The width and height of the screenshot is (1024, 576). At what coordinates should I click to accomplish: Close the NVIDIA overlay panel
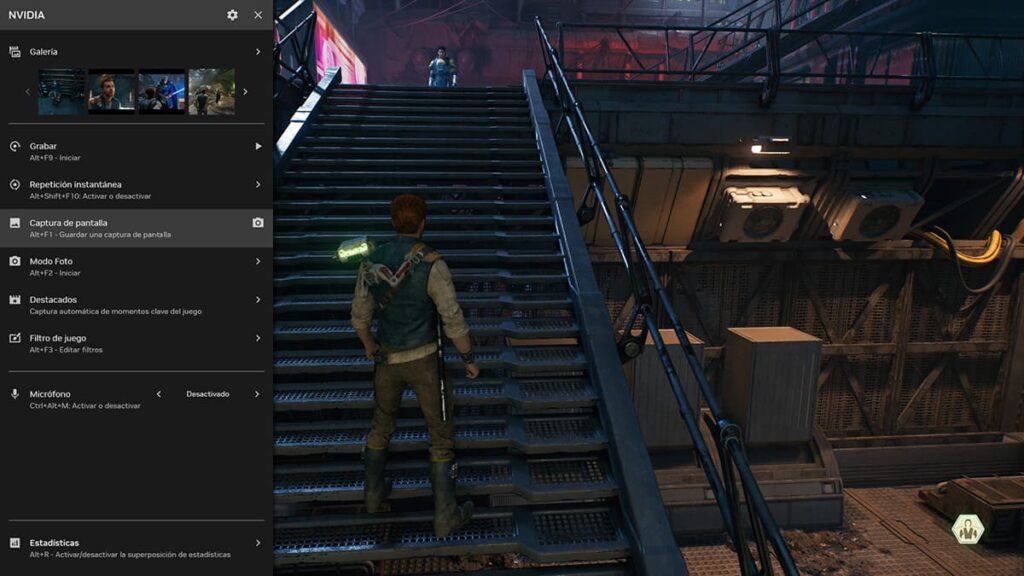coord(258,15)
